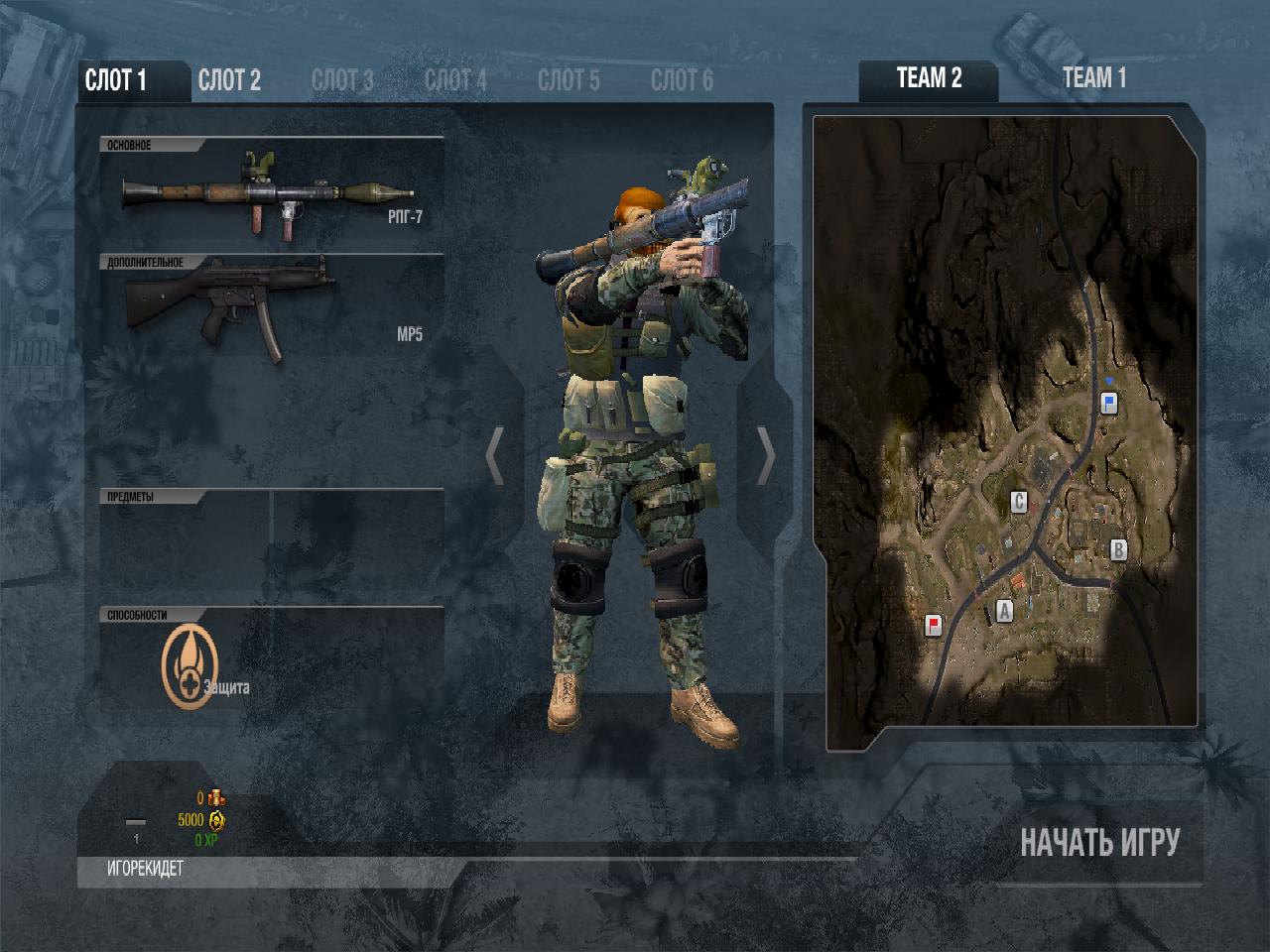Switch to the TEAM 1 tab

(1094, 78)
